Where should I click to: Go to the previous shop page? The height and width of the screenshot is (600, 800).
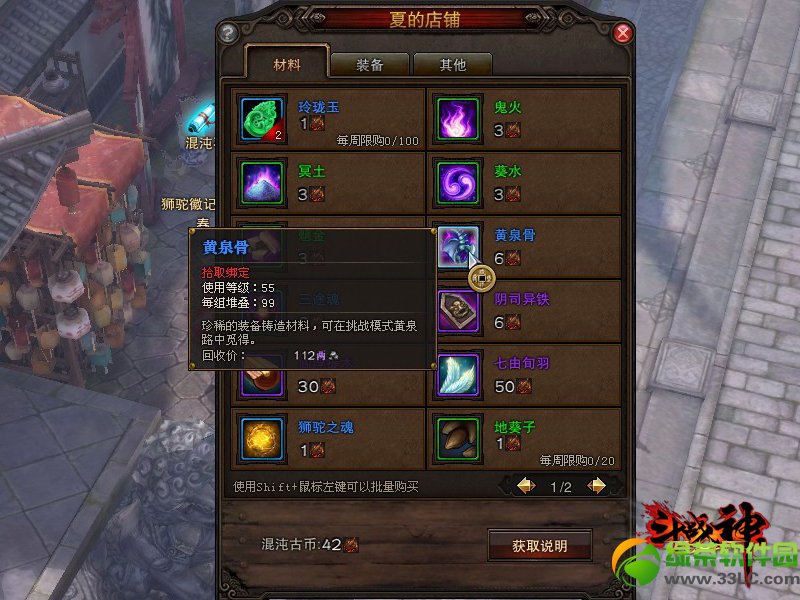tap(525, 486)
